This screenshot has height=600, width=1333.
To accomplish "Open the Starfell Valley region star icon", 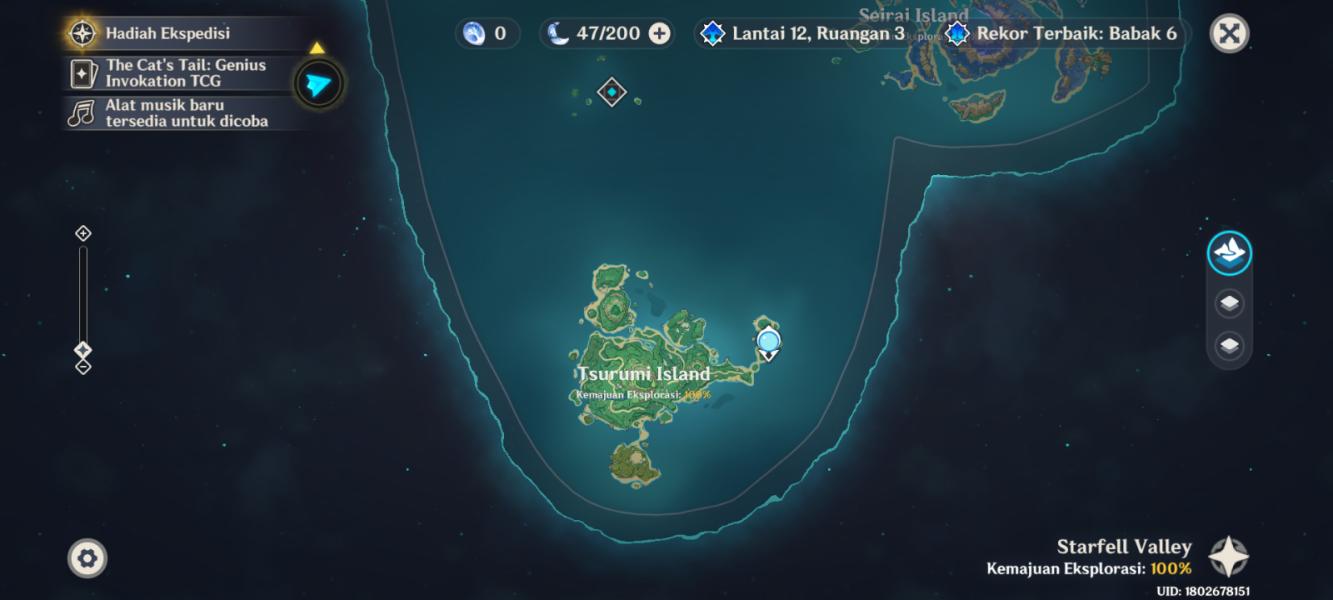I will pyautogui.click(x=1228, y=557).
